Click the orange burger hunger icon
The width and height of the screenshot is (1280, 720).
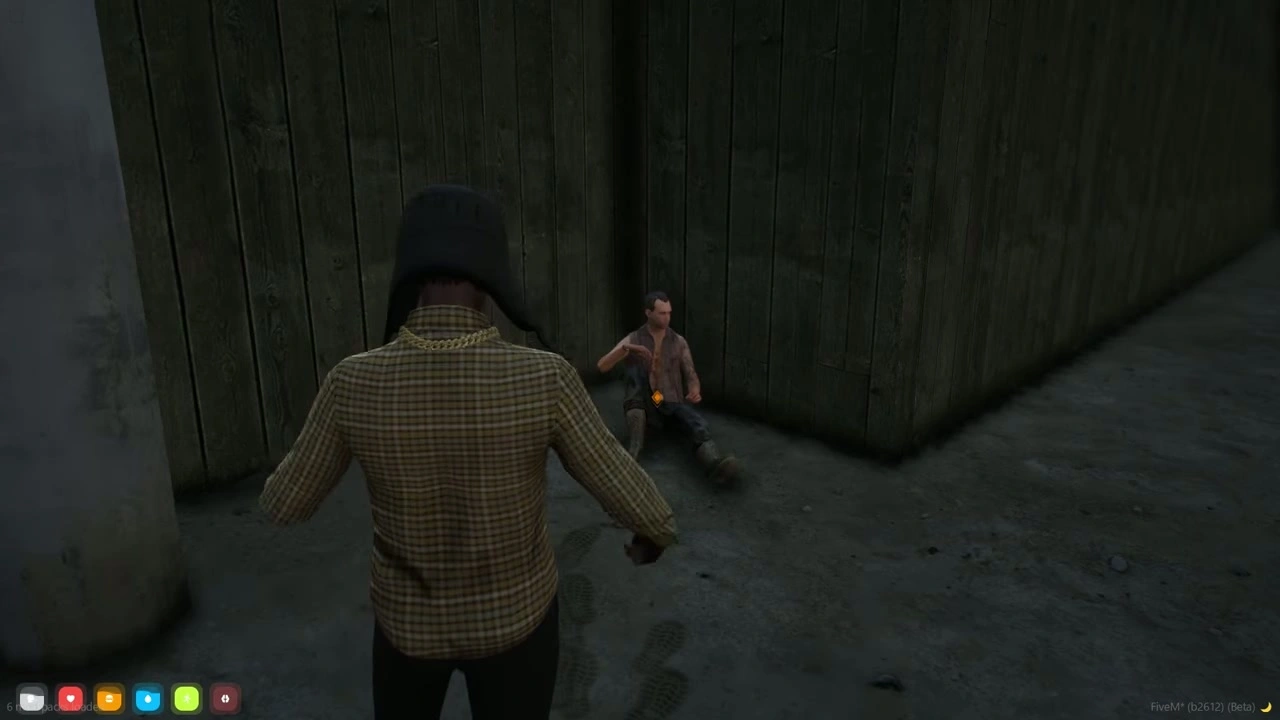click(109, 699)
